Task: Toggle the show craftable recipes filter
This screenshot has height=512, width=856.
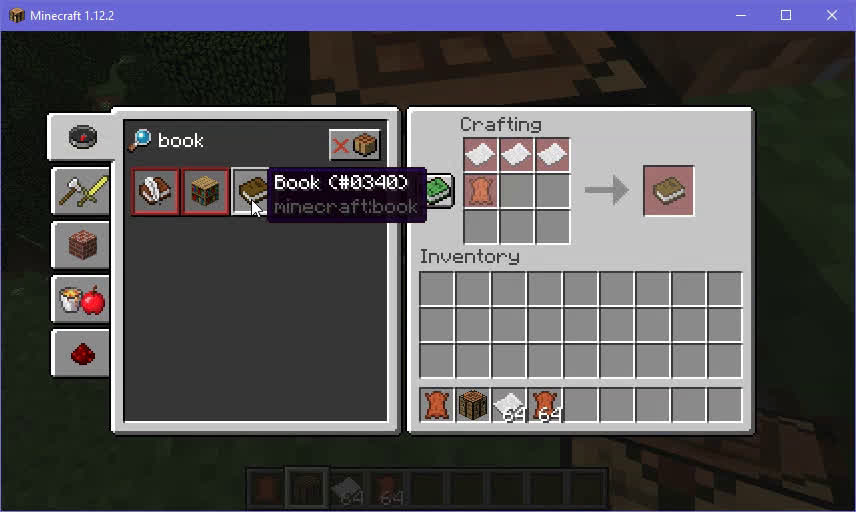Action: coord(355,145)
